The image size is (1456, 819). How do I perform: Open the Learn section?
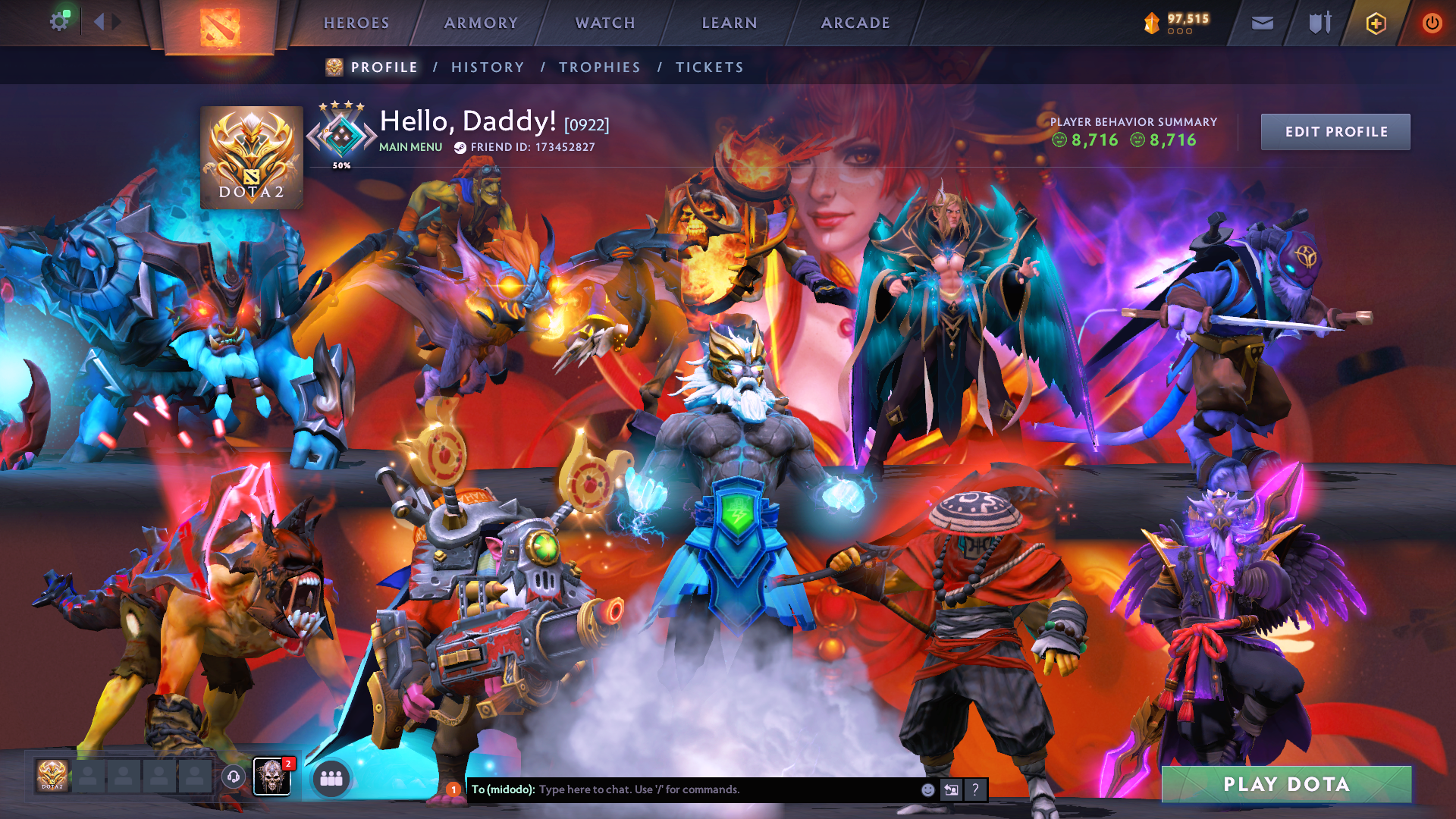coord(730,24)
